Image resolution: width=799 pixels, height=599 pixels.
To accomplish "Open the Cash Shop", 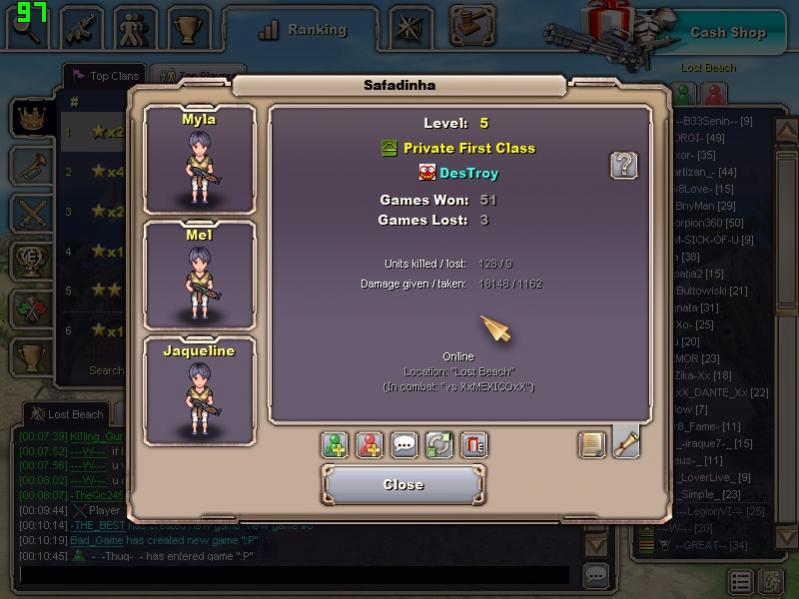I will 727,32.
